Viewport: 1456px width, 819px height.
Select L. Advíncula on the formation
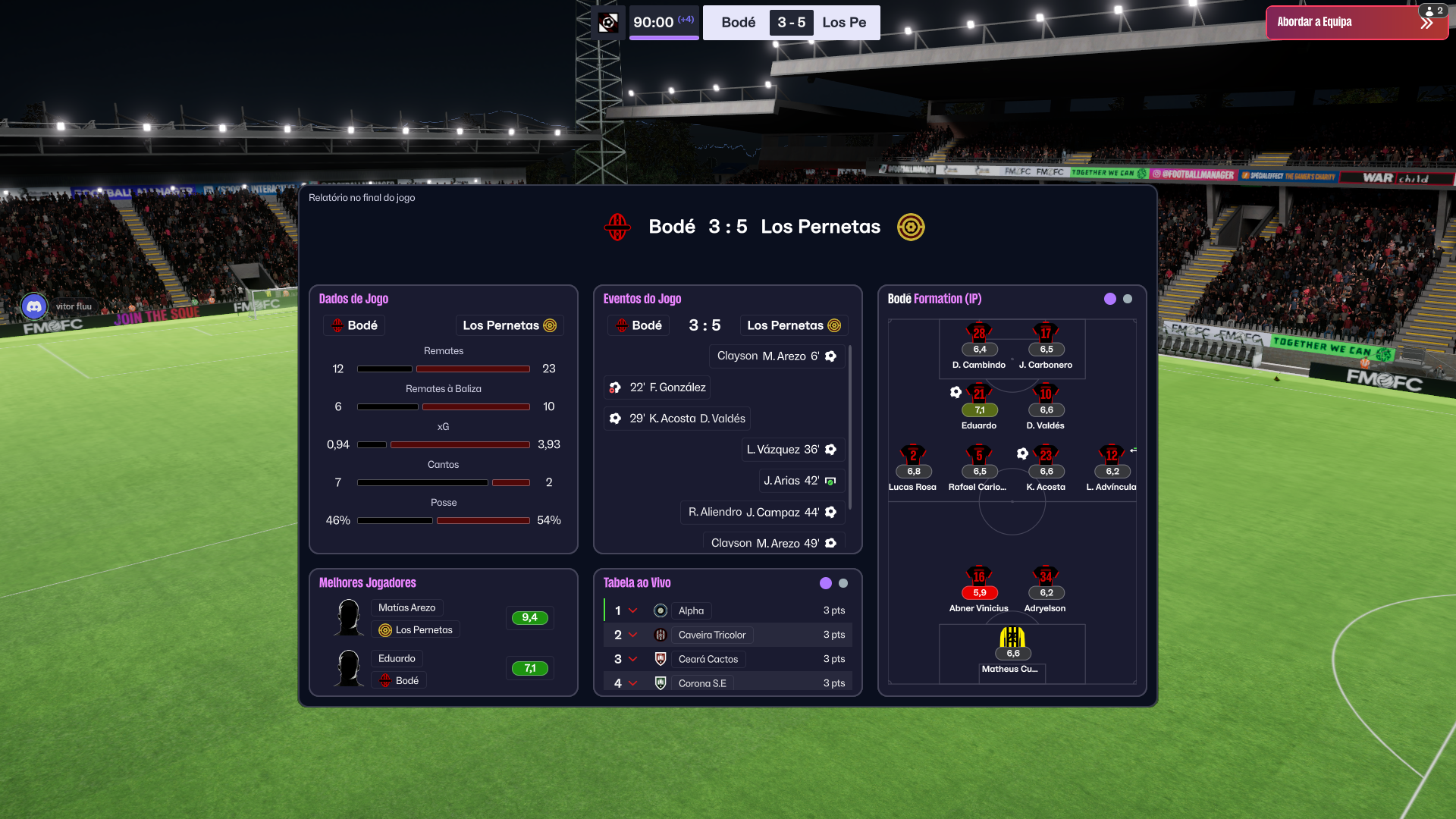[x=1112, y=459]
